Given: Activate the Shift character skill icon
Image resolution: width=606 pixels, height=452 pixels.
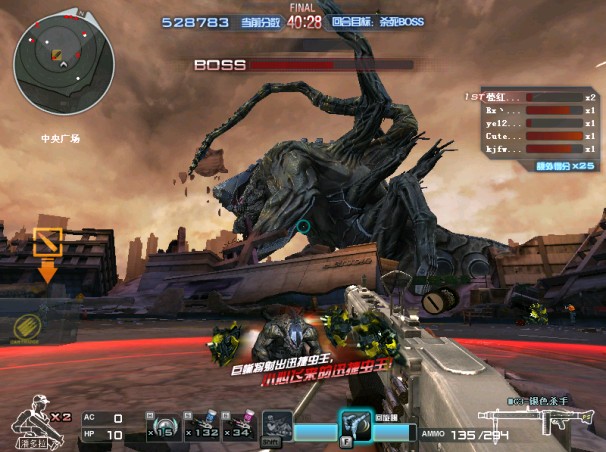Looking at the screenshot, I should pyautogui.click(x=276, y=425).
